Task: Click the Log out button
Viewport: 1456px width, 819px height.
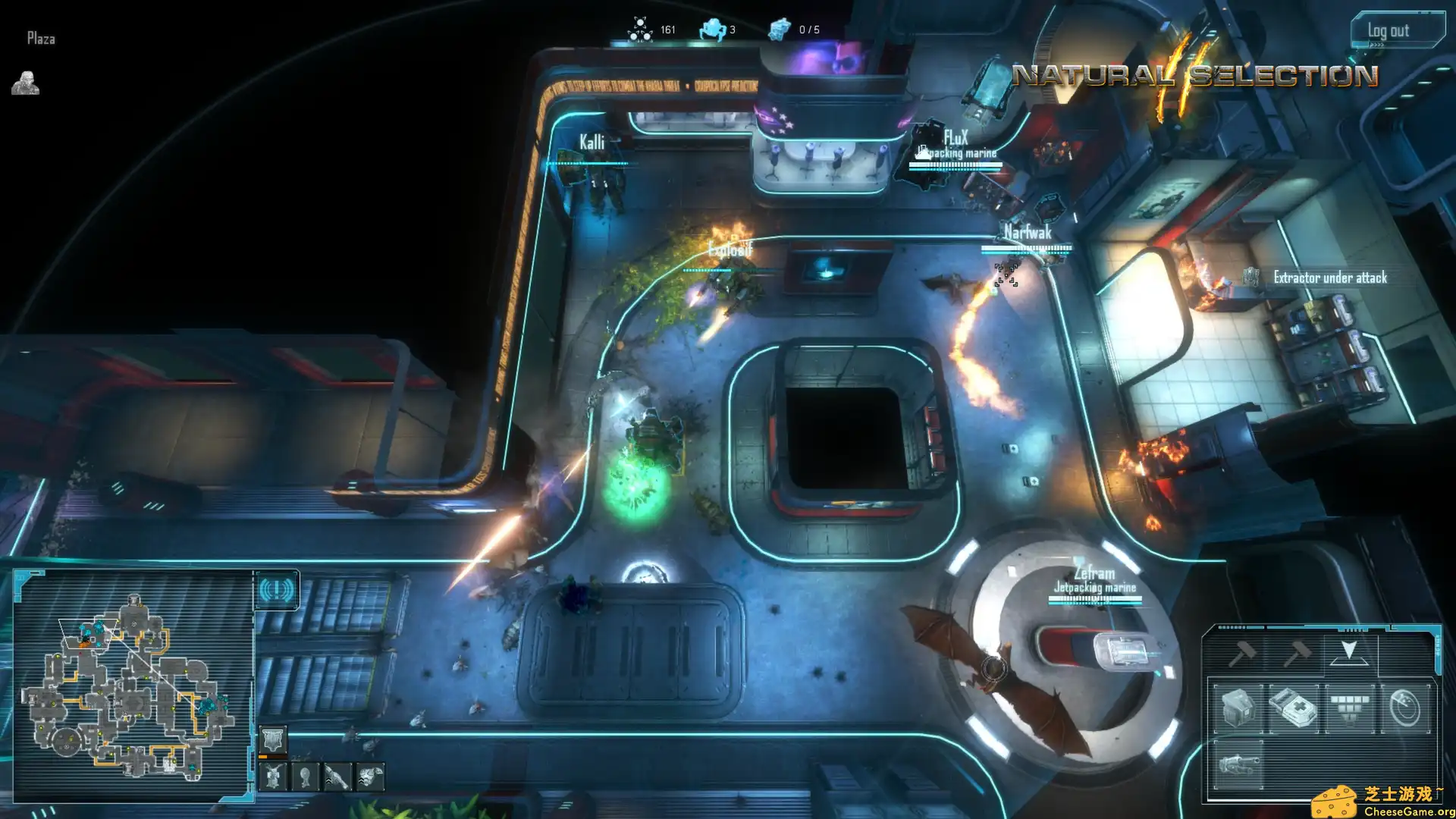Action: [1396, 31]
